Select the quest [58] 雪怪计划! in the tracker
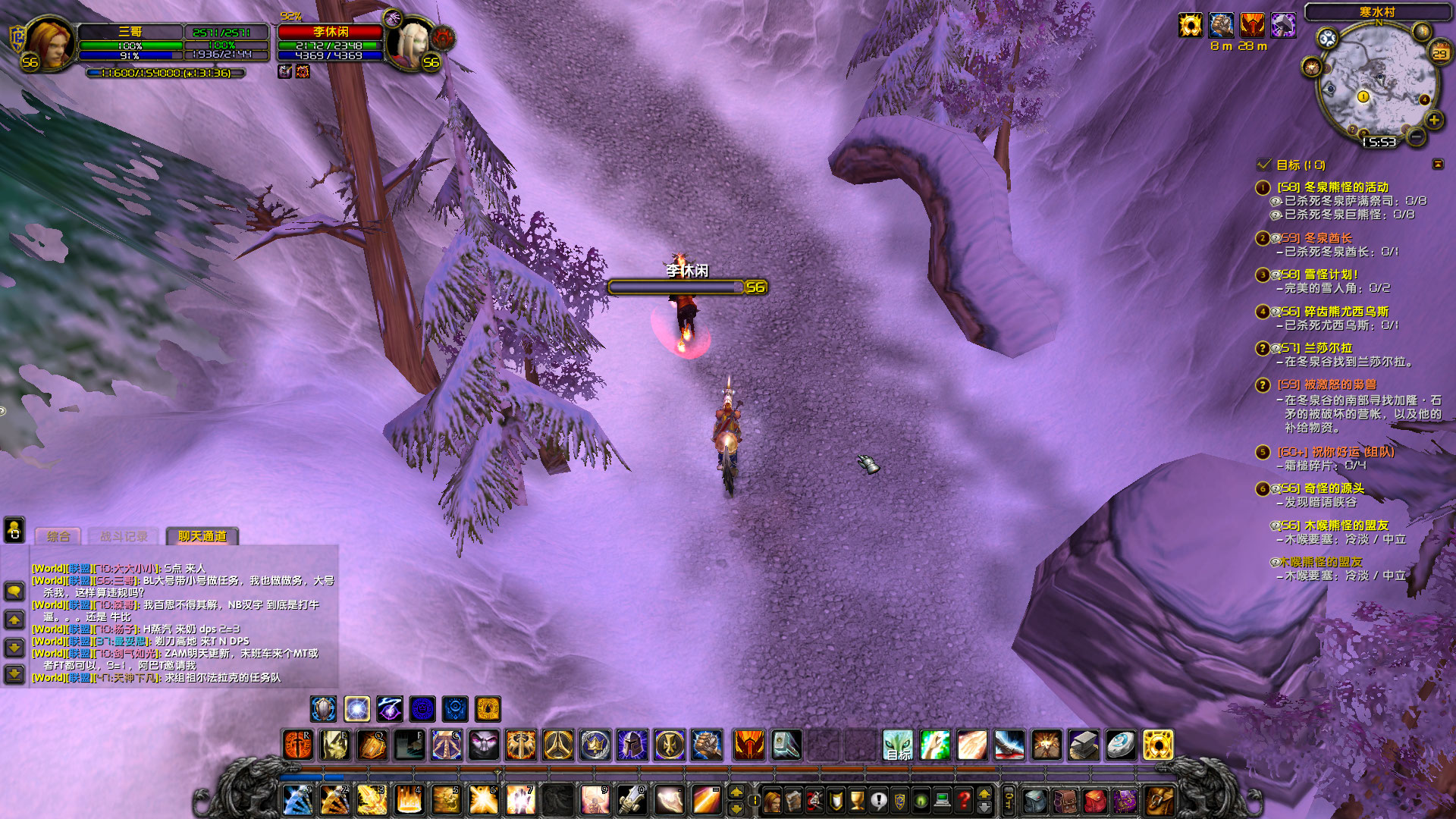1456x819 pixels. [x=1316, y=275]
